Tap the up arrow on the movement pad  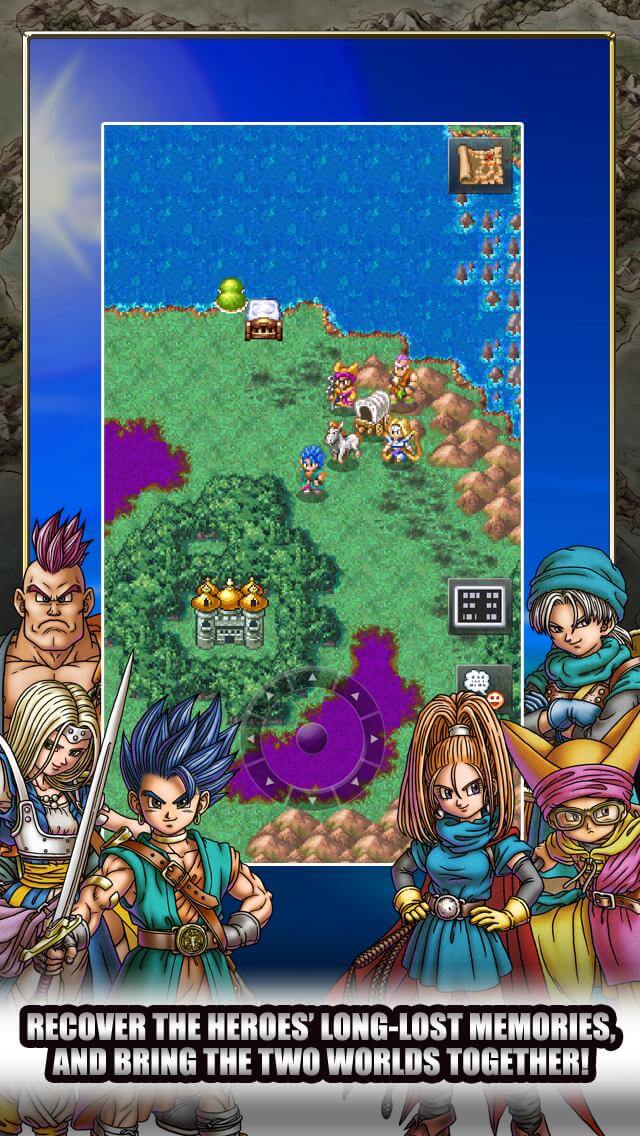[312, 678]
